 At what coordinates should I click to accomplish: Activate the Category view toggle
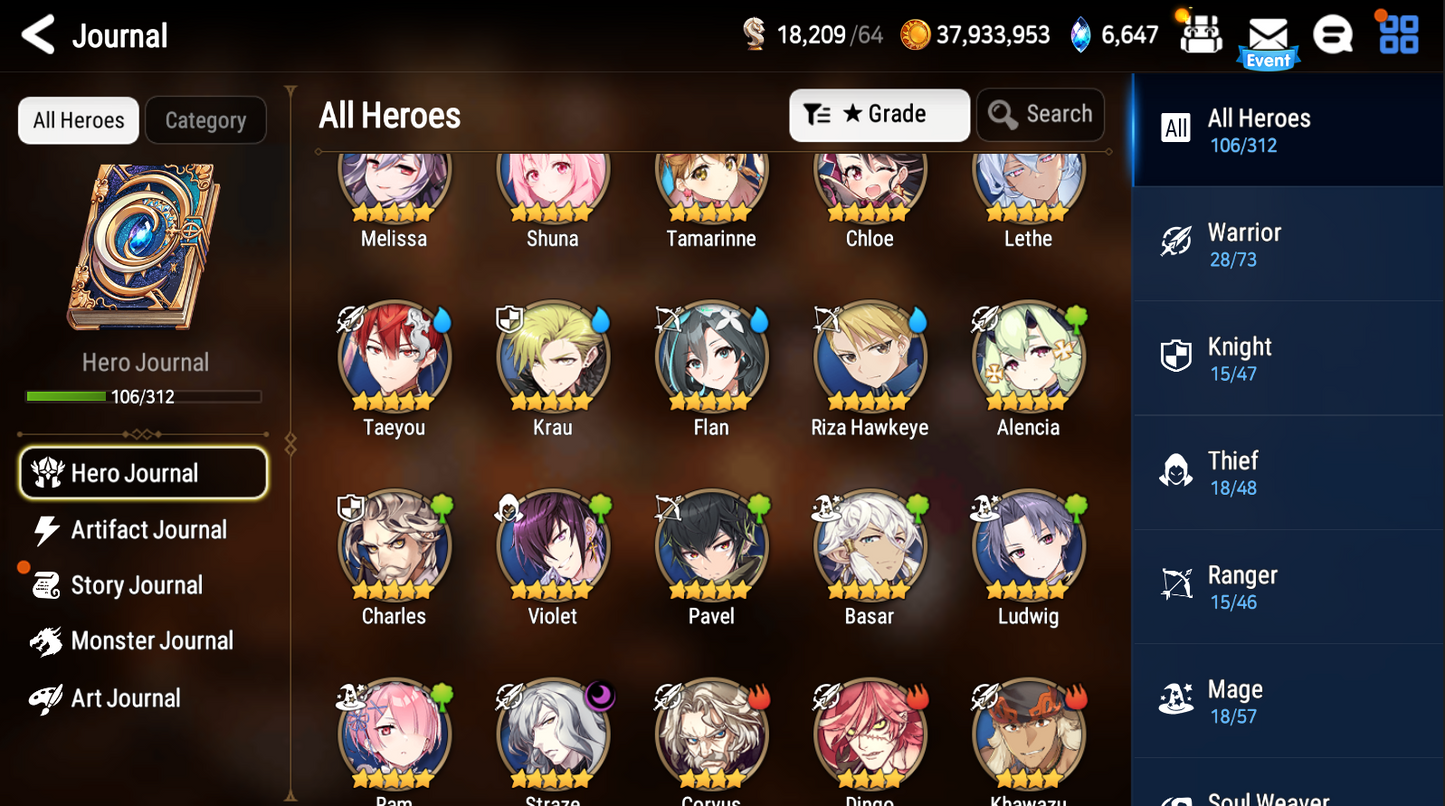pos(205,120)
